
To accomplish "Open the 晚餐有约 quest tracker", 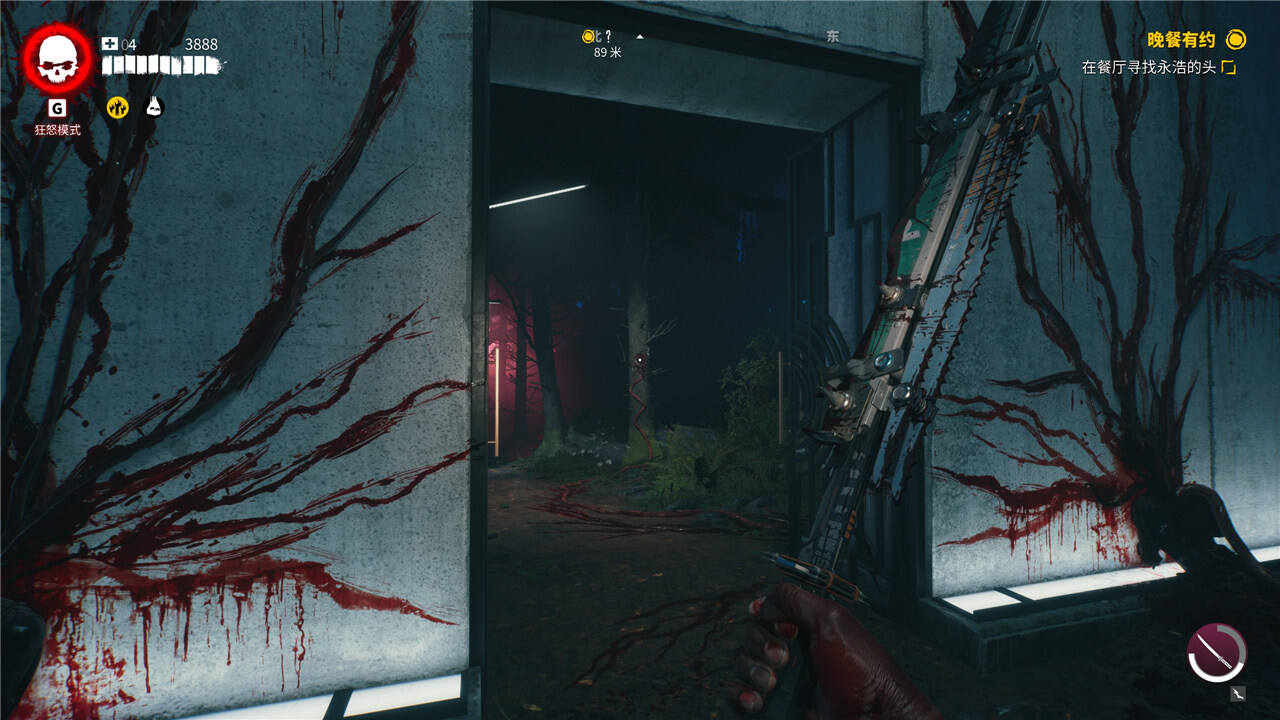I will pyautogui.click(x=1180, y=40).
